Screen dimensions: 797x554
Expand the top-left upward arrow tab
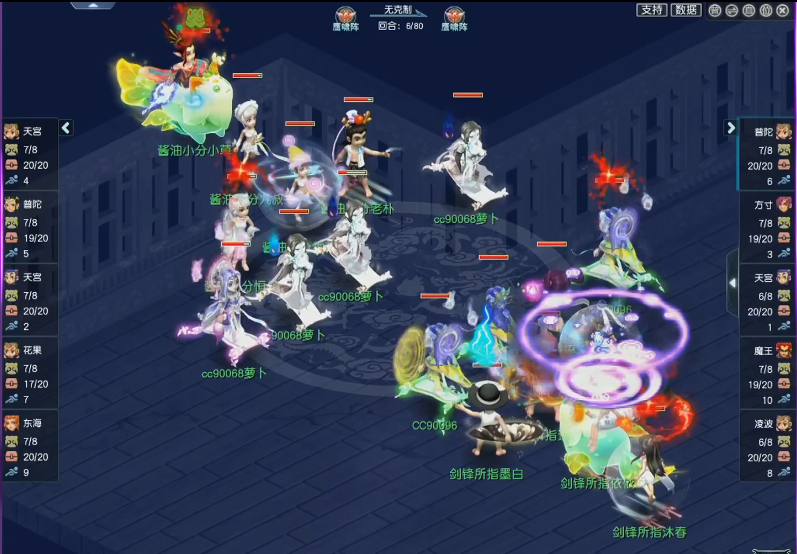click(x=91, y=5)
